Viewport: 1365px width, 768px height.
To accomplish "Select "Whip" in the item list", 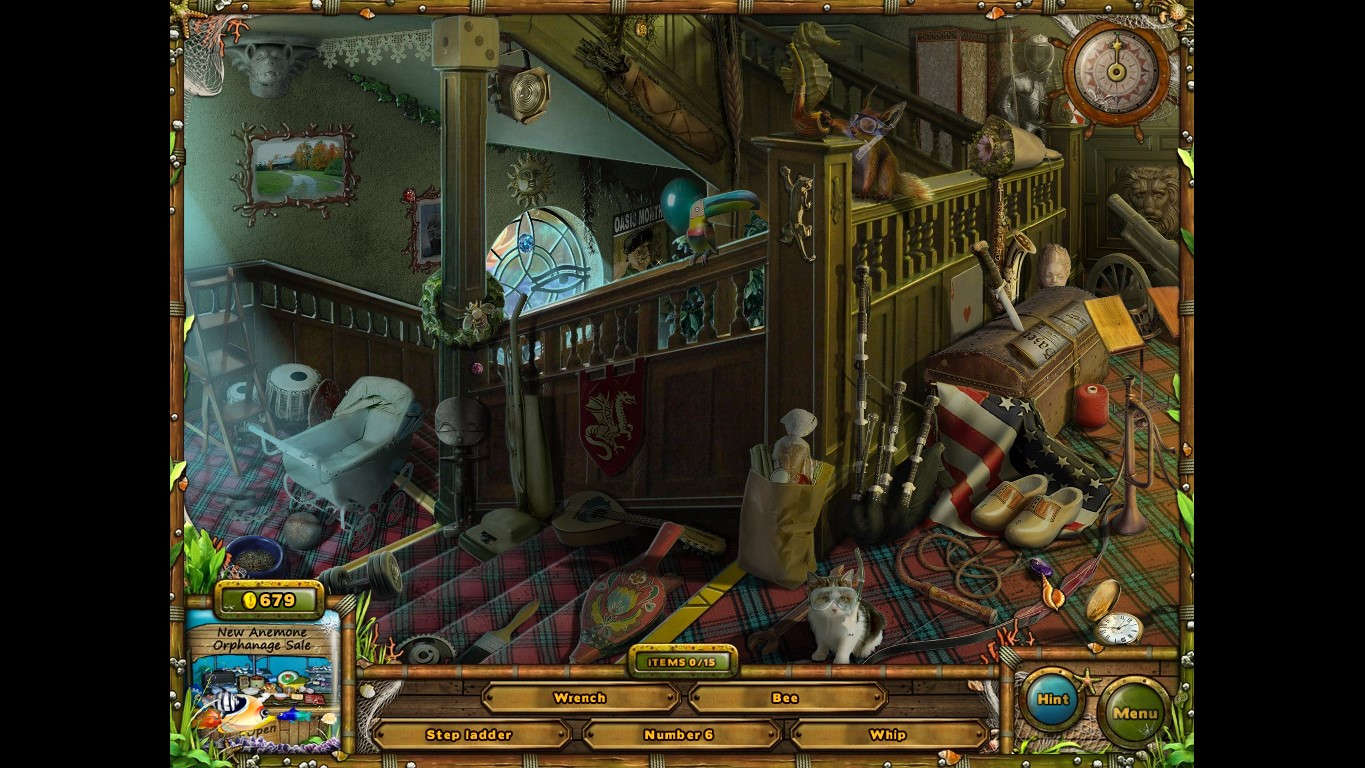I will [887, 734].
